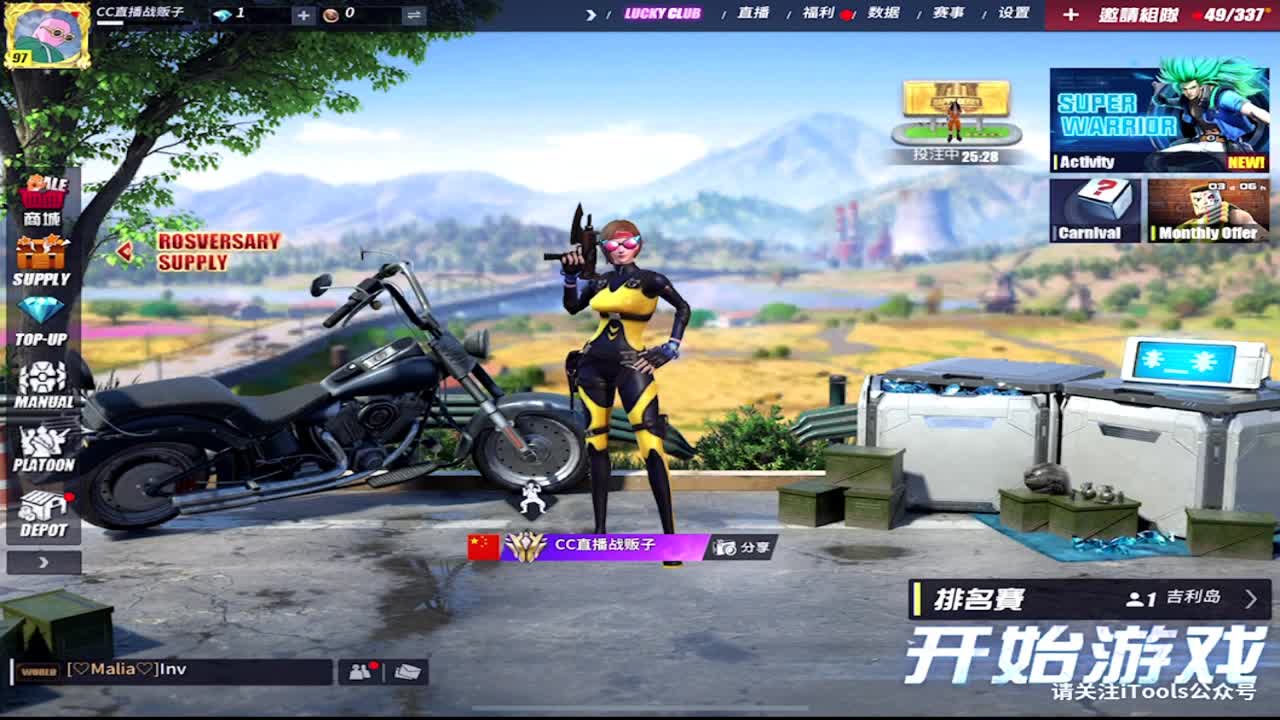The height and width of the screenshot is (720, 1280).
Task: Open the 设置 settings menu
Action: point(1014,15)
